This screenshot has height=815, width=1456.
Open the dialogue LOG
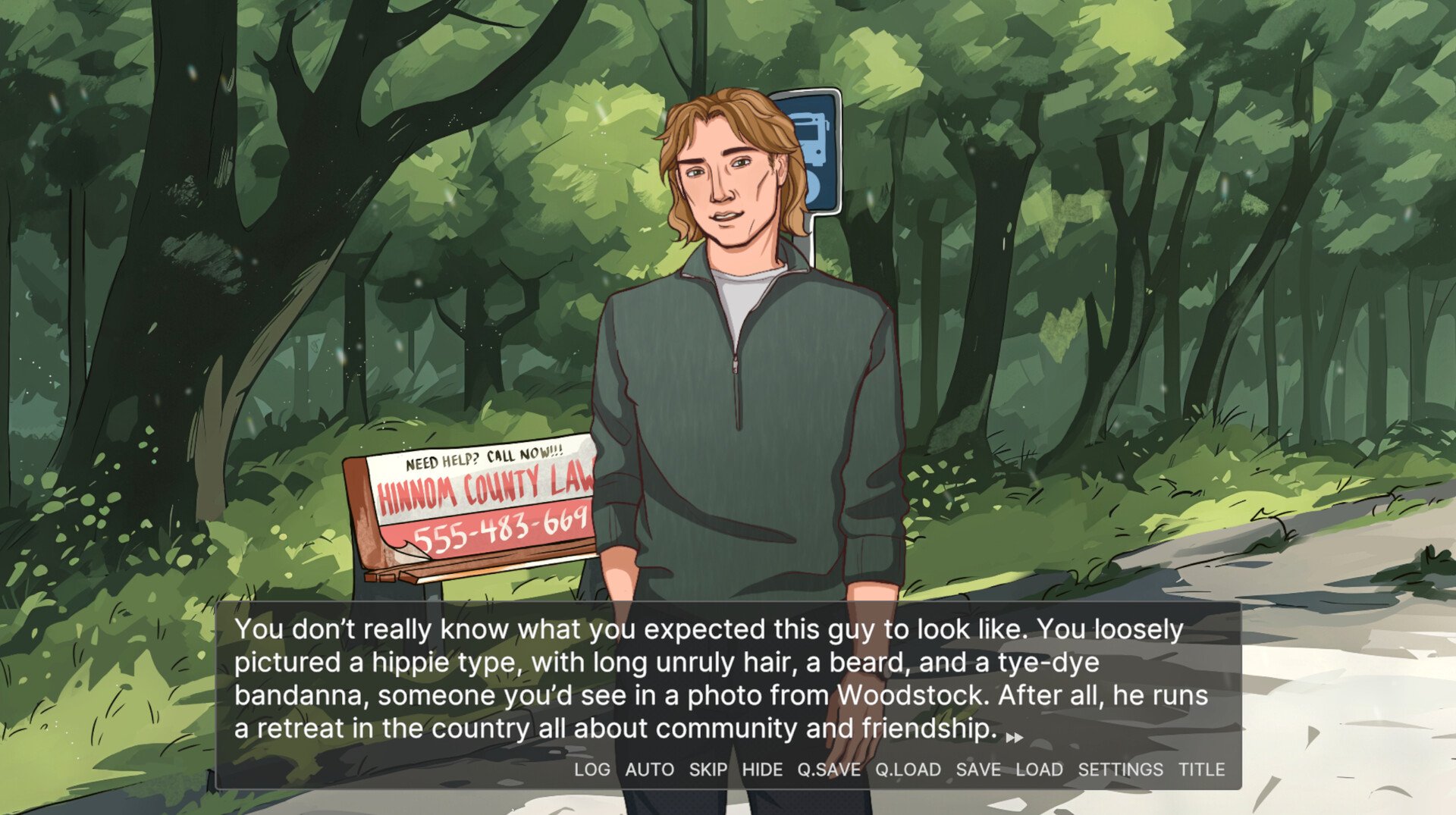coord(591,770)
